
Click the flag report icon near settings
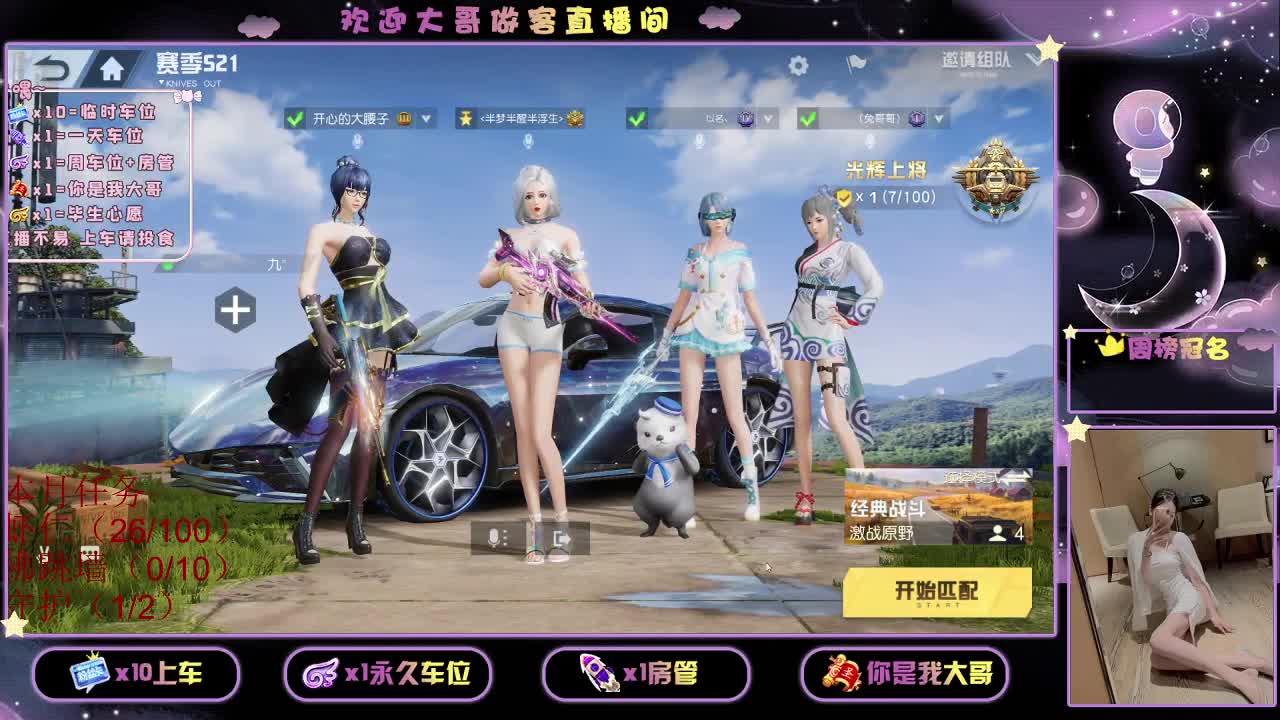(x=855, y=61)
